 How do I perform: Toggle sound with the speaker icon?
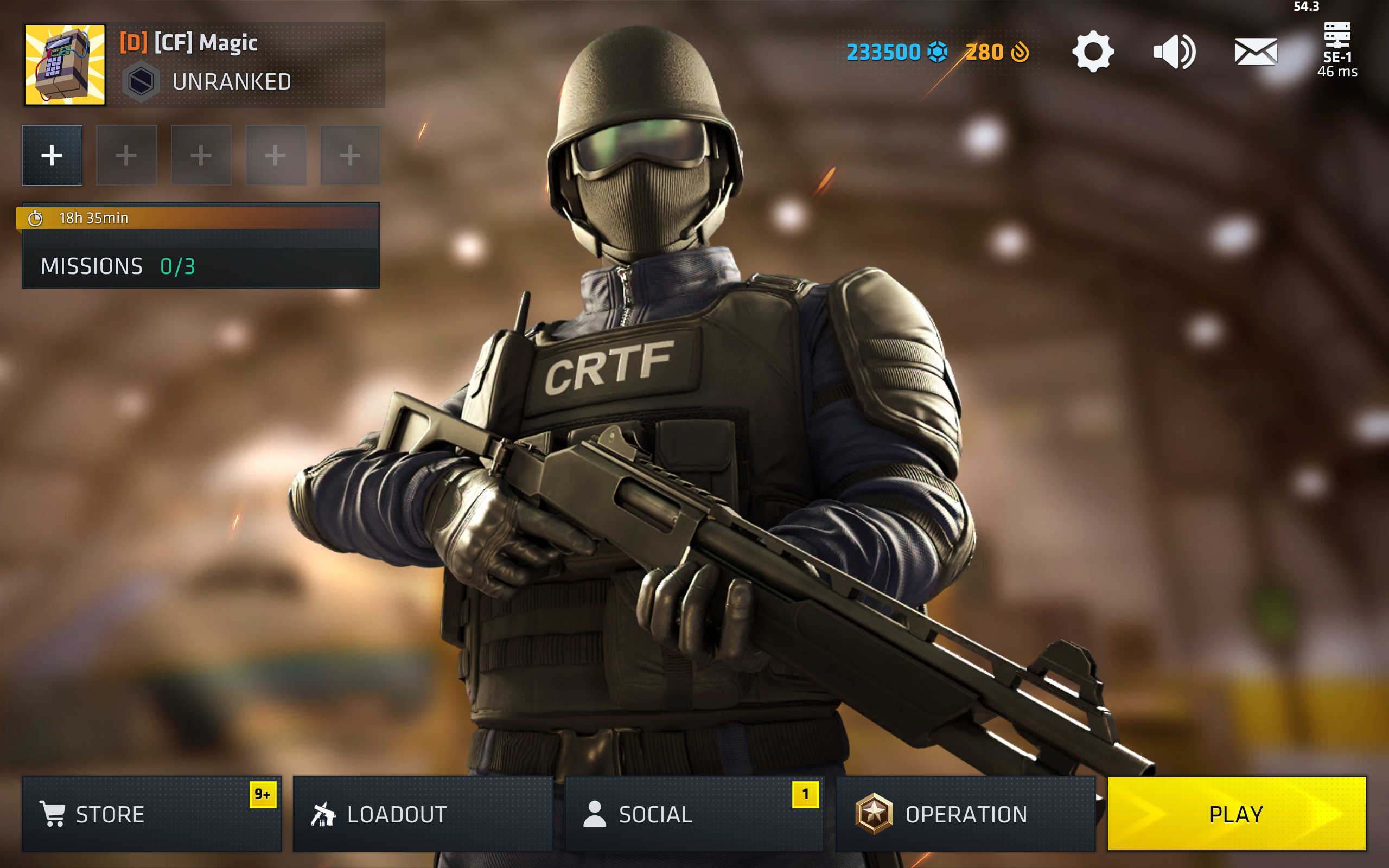pos(1174,52)
